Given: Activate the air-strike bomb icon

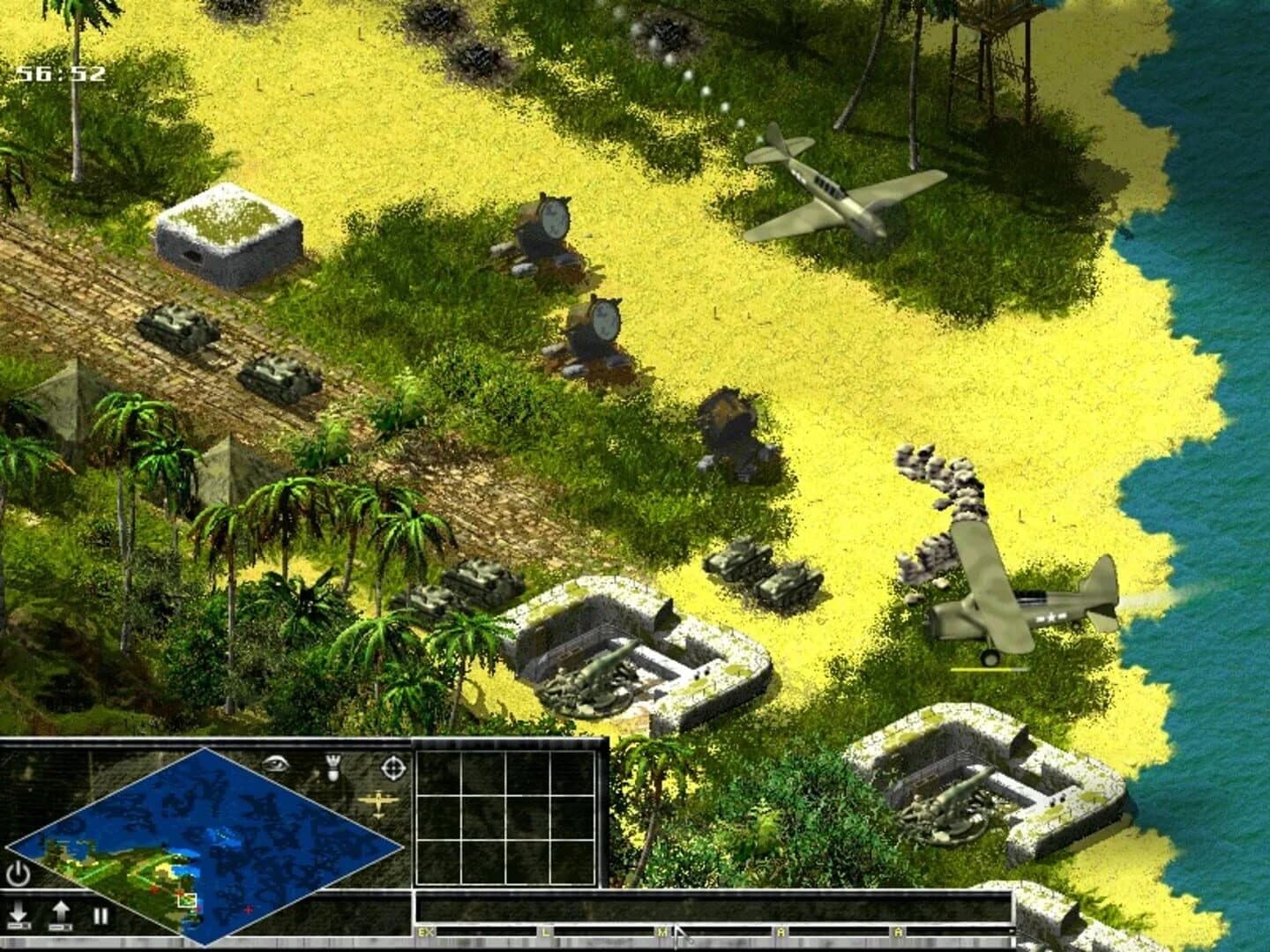Looking at the screenshot, I should pyautogui.click(x=332, y=767).
